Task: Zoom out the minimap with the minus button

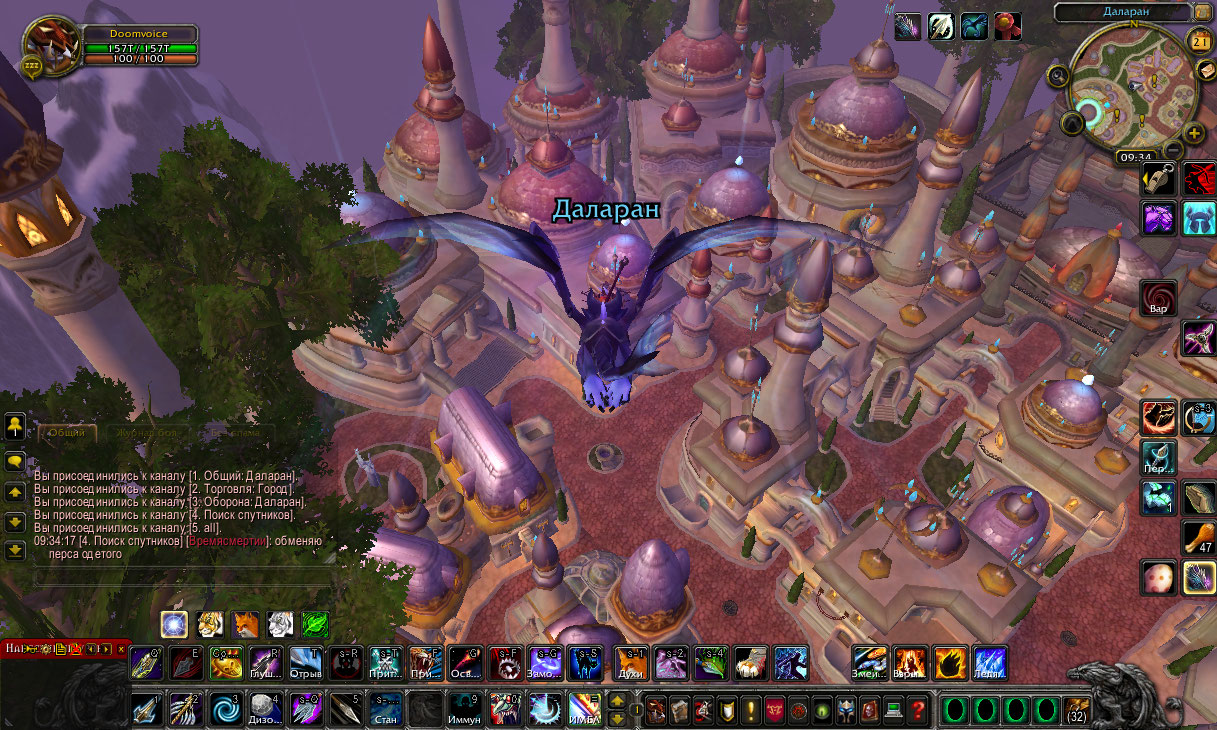Action: pyautogui.click(x=1173, y=150)
